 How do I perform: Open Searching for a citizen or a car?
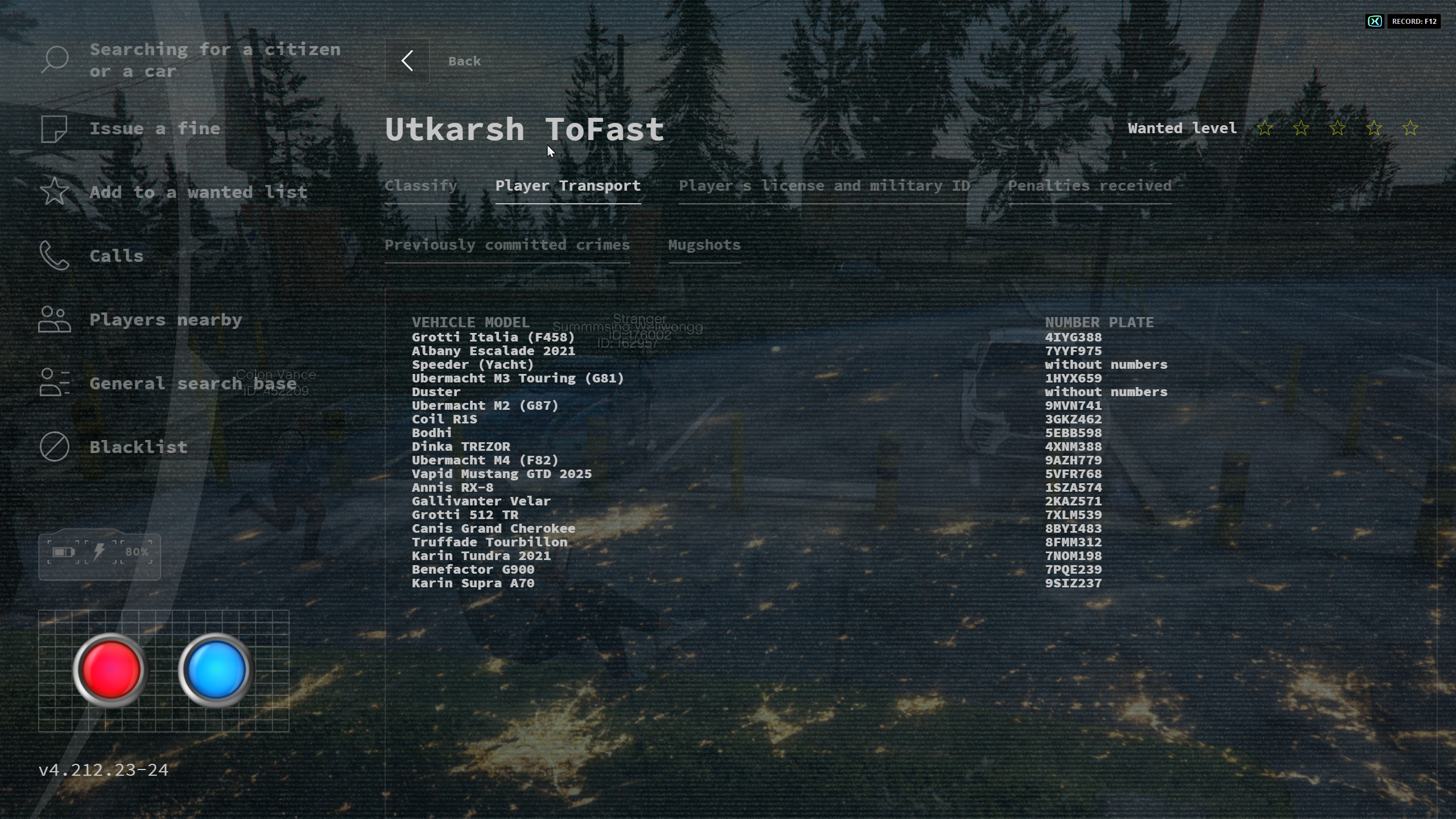pos(215,60)
